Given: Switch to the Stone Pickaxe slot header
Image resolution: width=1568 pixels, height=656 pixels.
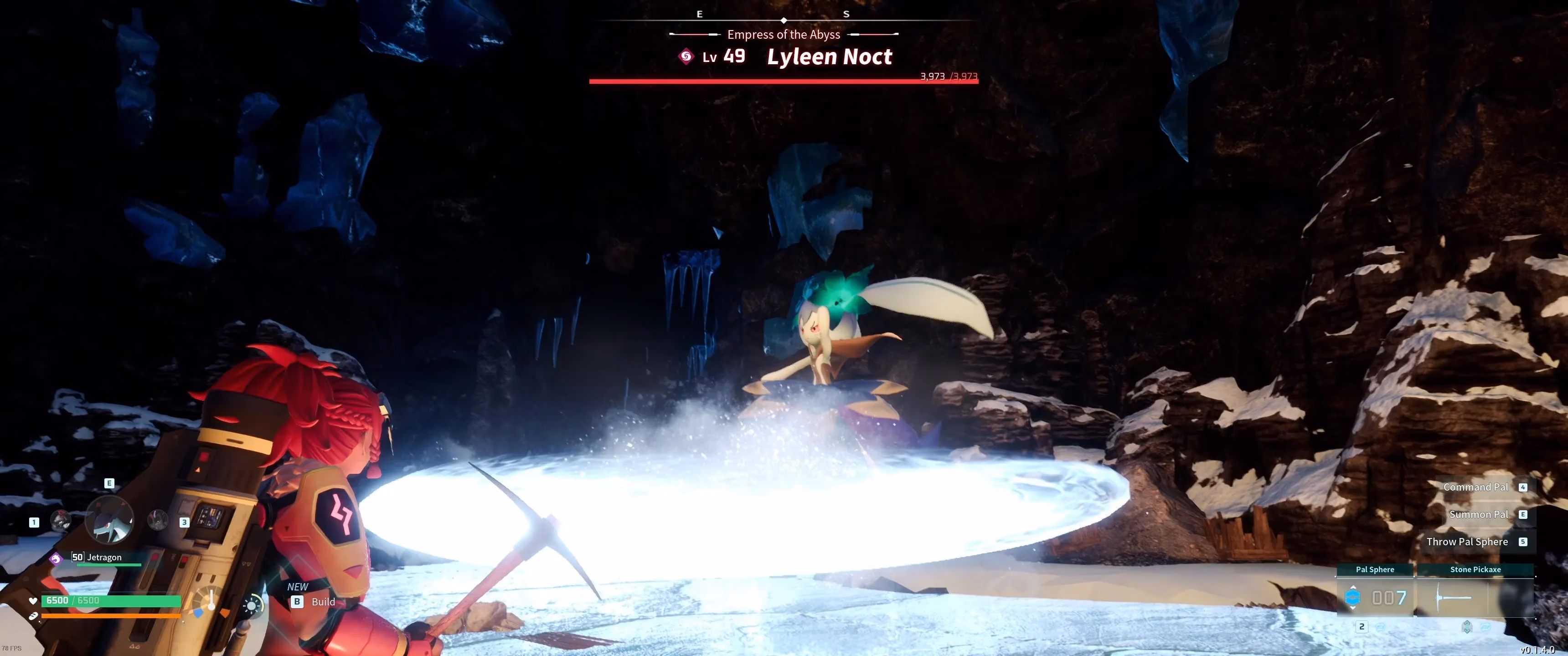Looking at the screenshot, I should (x=1475, y=569).
